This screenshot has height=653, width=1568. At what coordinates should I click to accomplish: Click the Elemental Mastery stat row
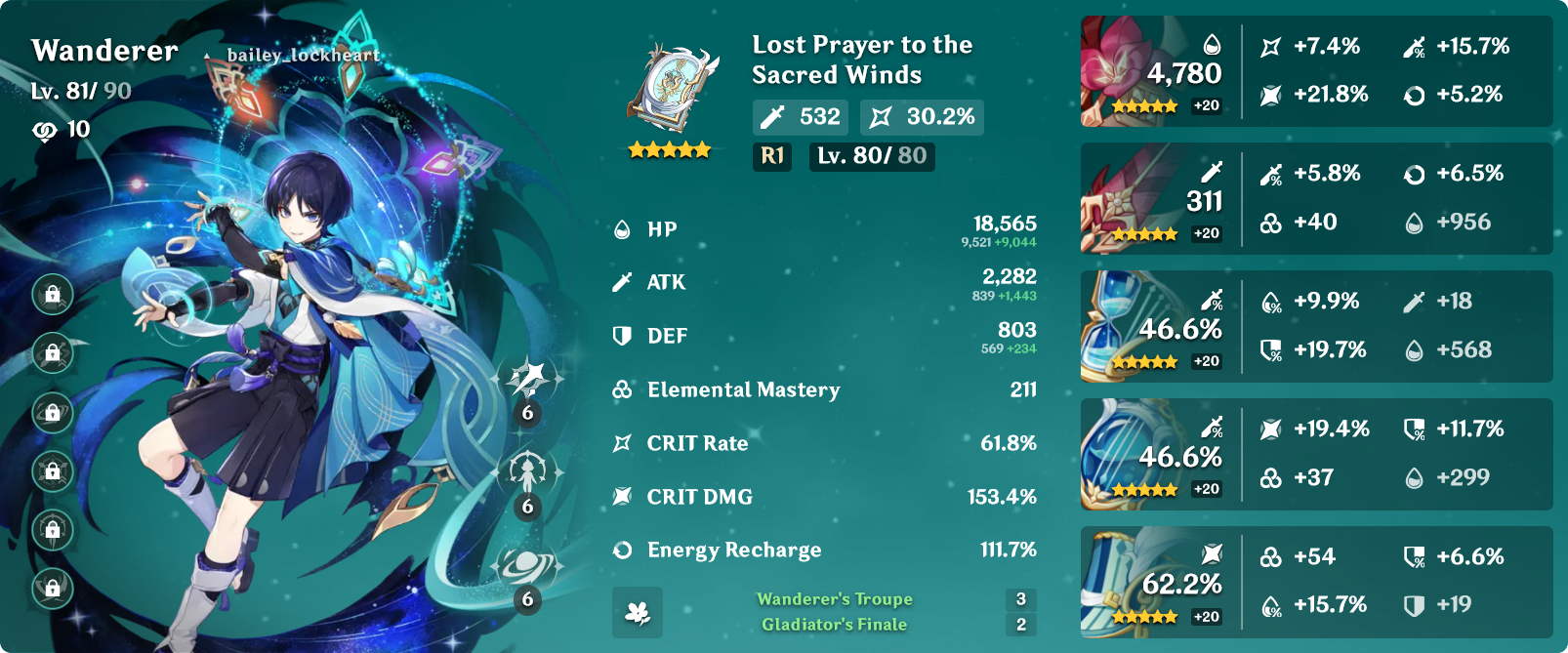[x=824, y=389]
